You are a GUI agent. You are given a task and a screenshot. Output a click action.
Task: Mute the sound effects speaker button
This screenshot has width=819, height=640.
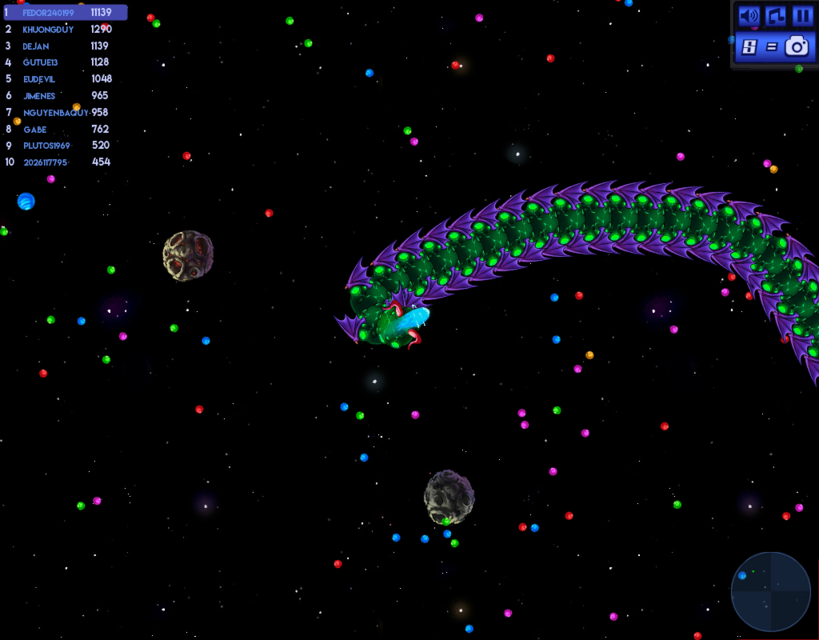coord(748,16)
